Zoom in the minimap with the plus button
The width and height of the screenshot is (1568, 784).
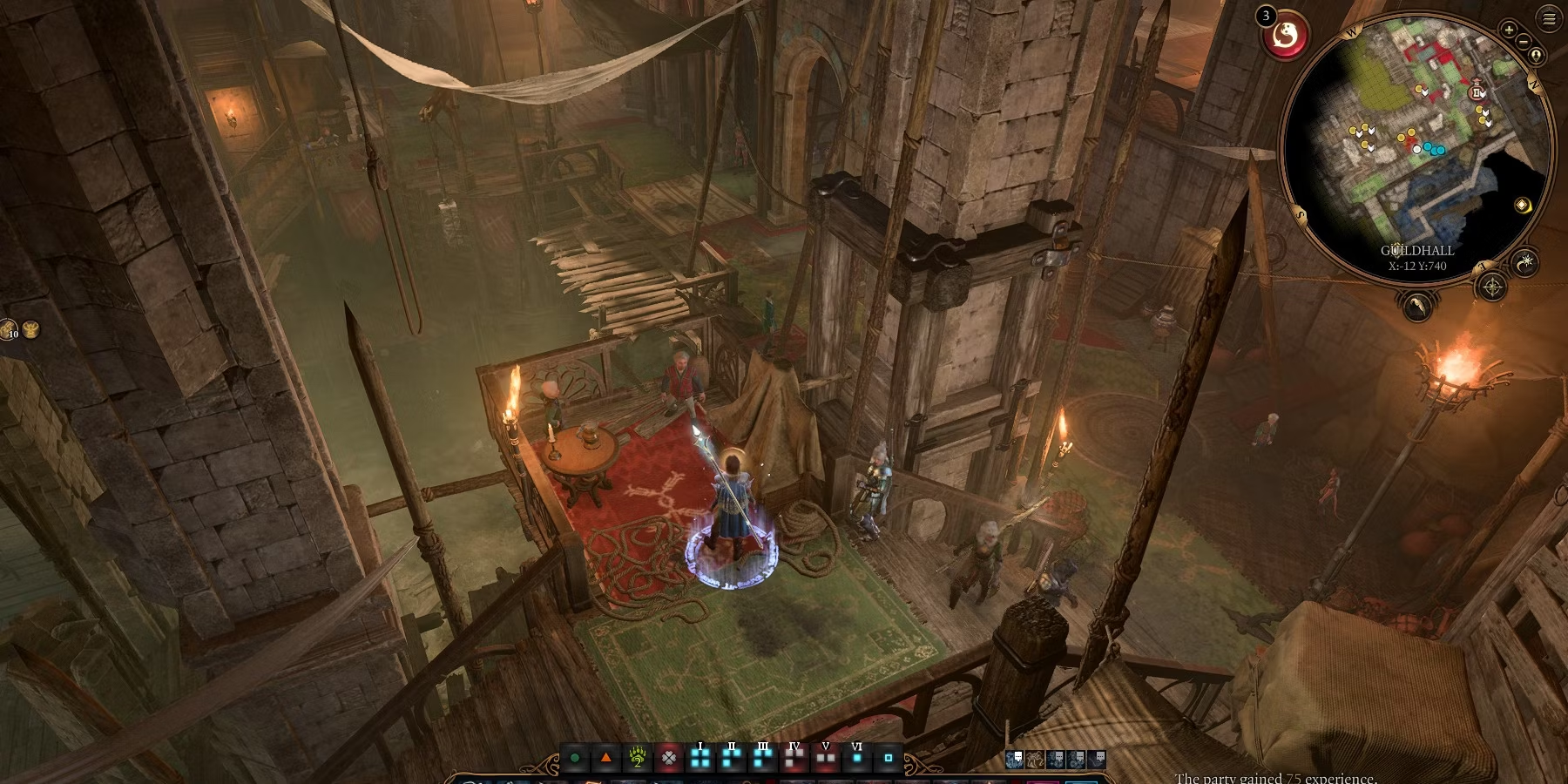click(x=1509, y=30)
